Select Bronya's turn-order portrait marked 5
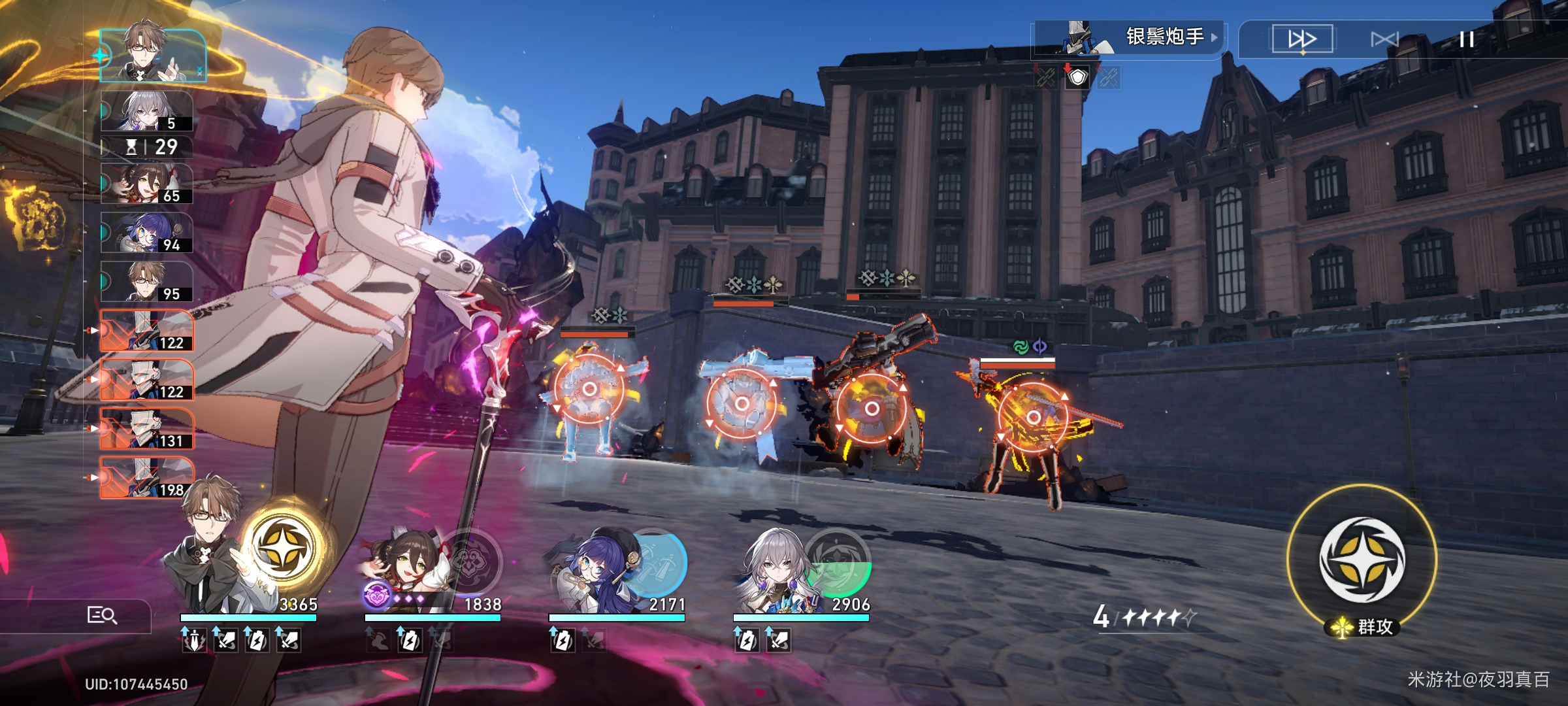This screenshot has height=706, width=1568. [147, 111]
